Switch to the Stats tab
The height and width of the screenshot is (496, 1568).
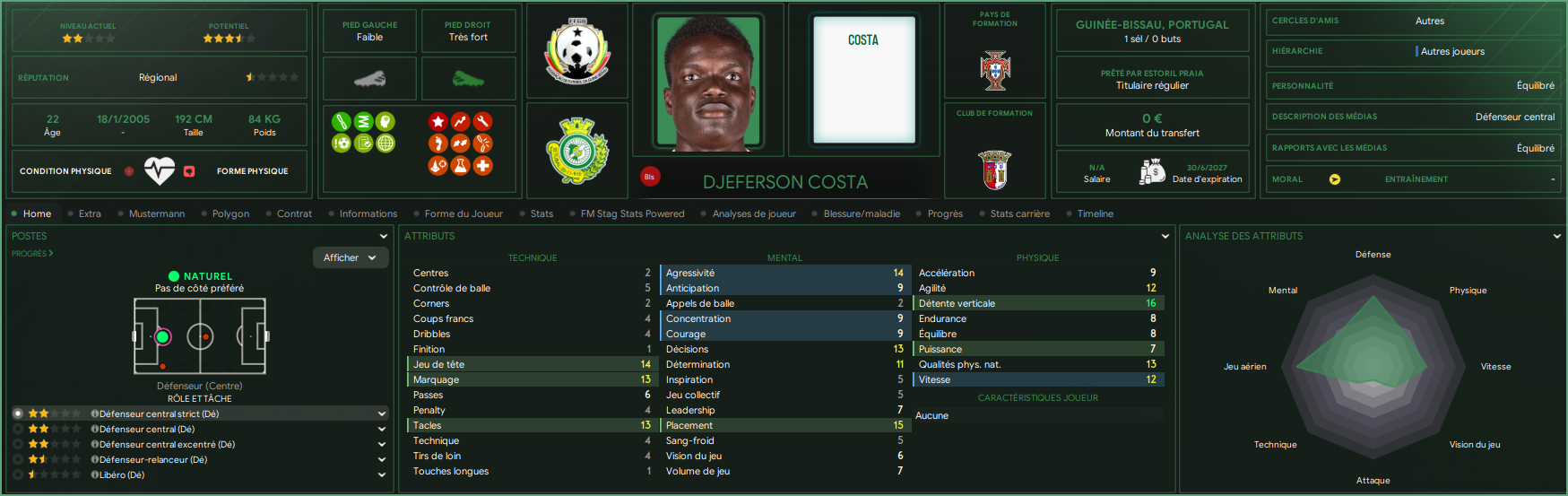coord(541,213)
